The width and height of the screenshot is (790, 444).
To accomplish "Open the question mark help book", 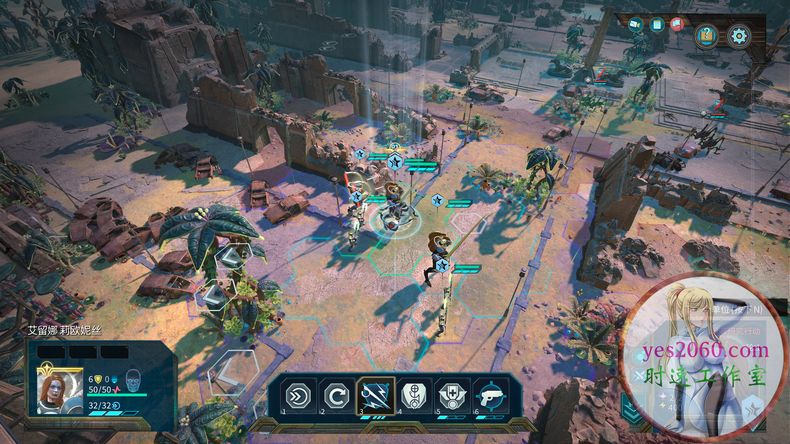I will 708,35.
